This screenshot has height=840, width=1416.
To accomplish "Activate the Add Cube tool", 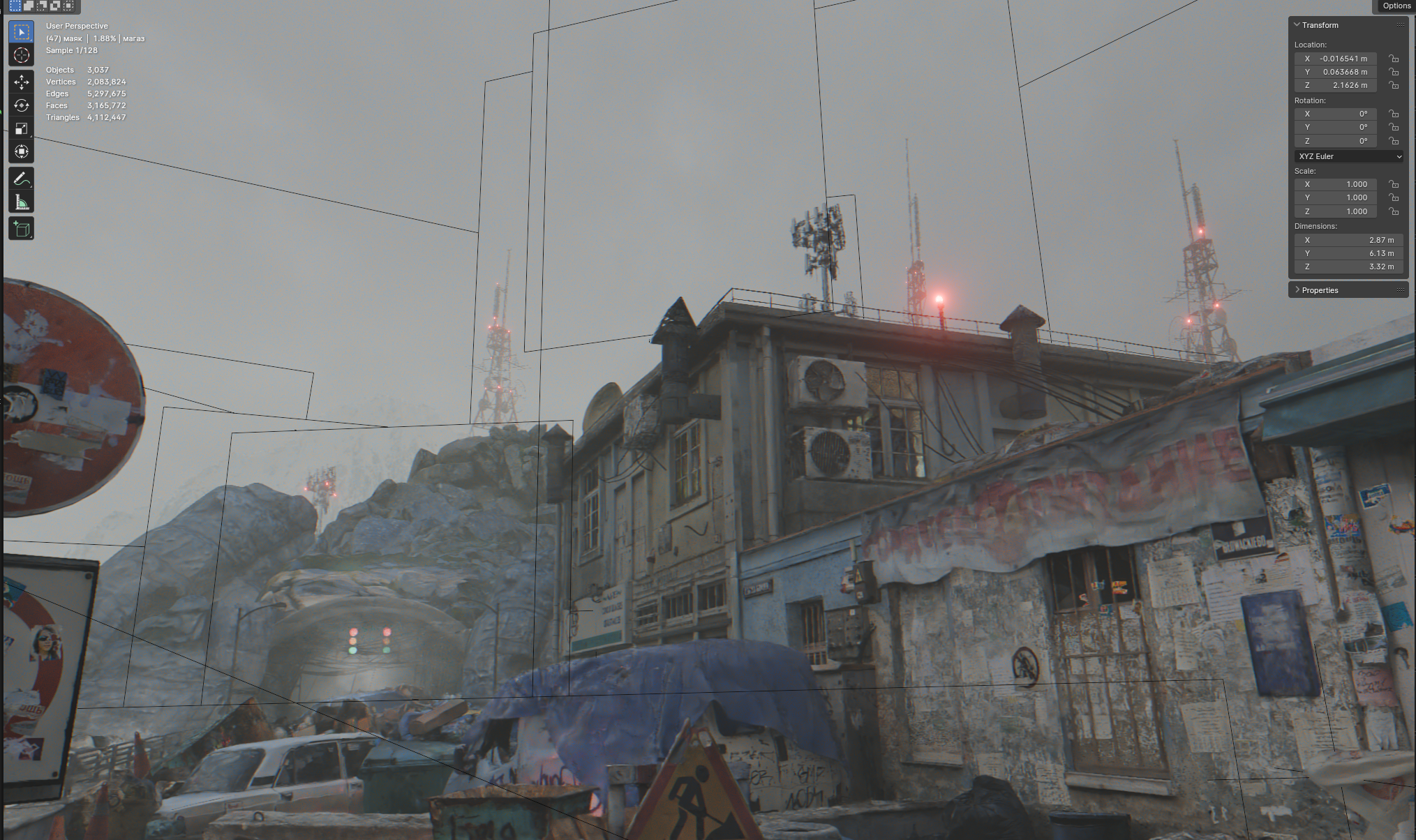I will coord(21,229).
